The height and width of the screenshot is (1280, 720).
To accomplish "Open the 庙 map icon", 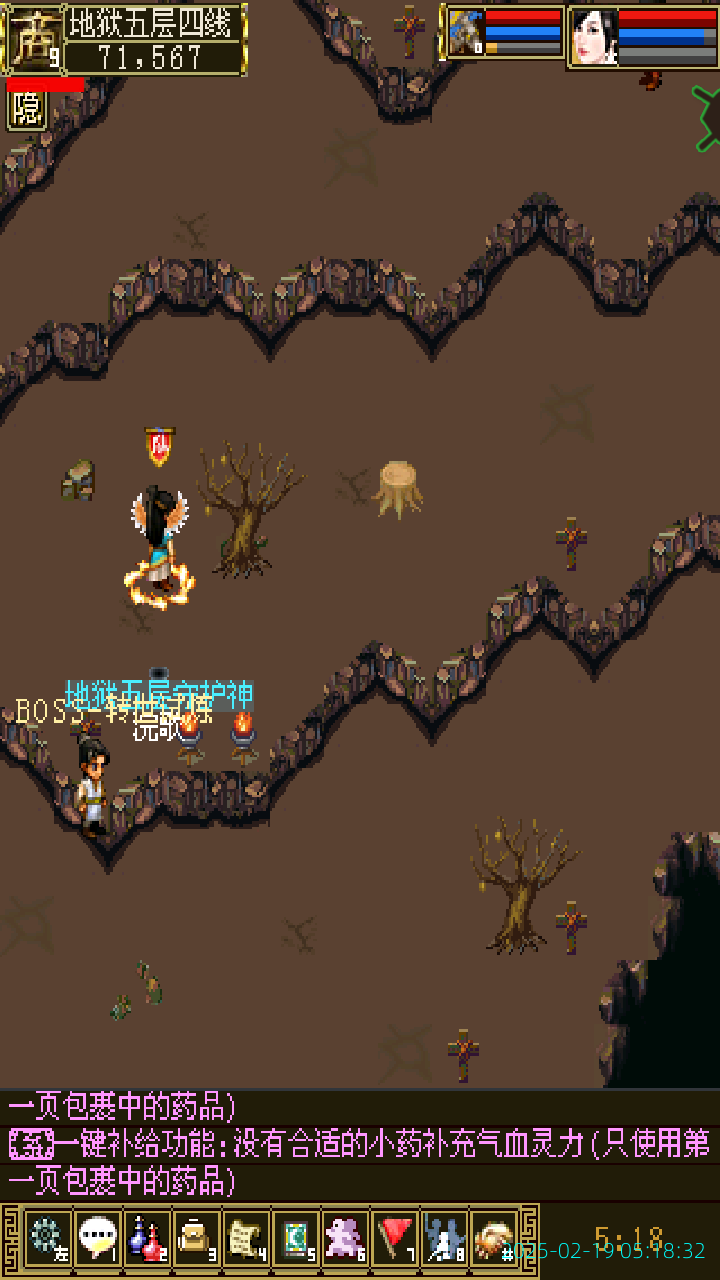I will (32, 38).
